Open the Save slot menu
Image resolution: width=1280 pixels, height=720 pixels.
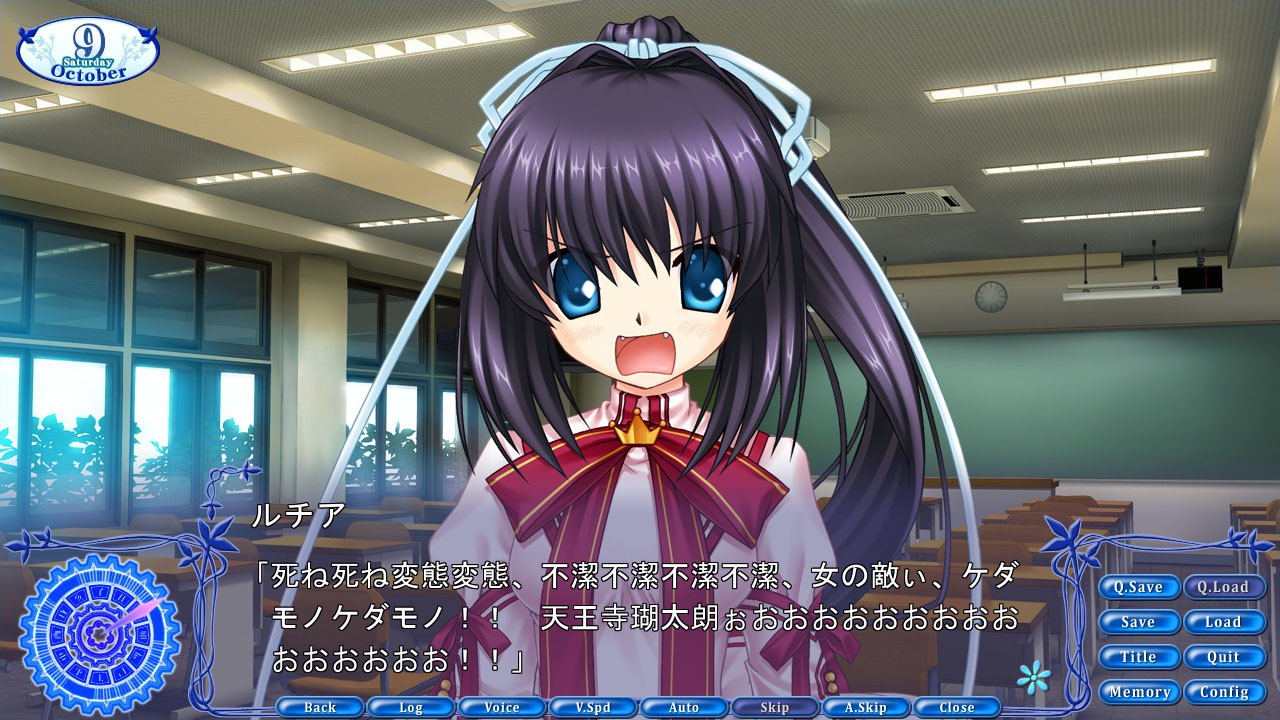[1139, 622]
